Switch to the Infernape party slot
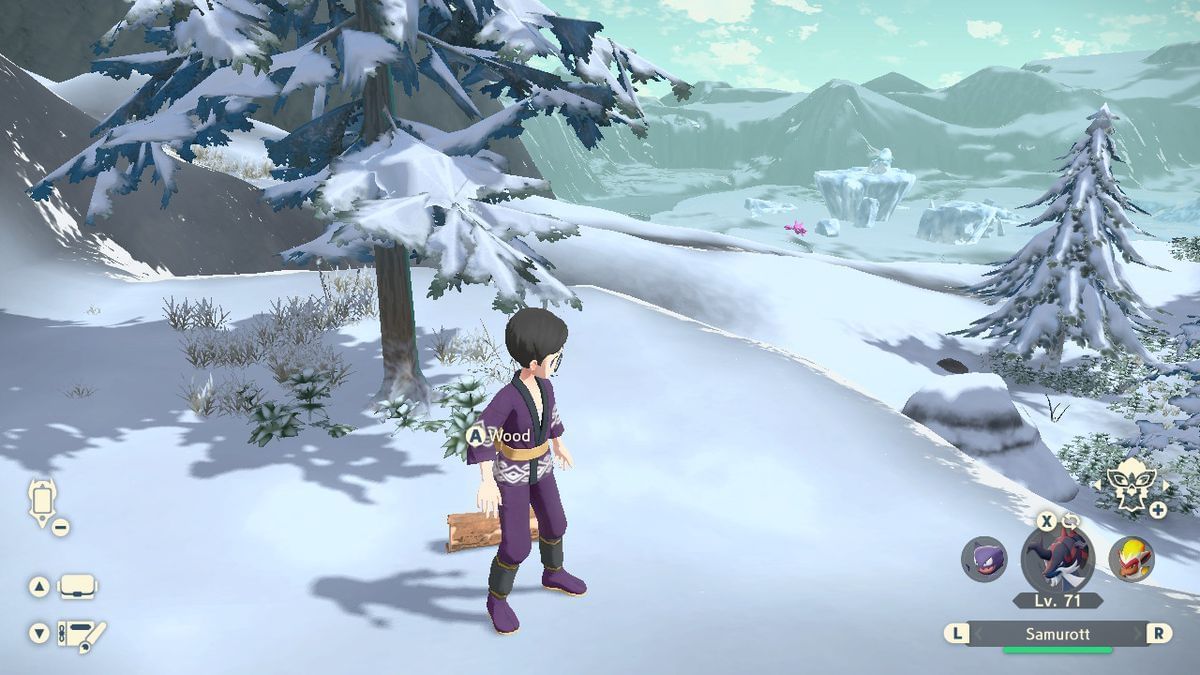Screen dimensions: 1200x675 pyautogui.click(x=1131, y=559)
